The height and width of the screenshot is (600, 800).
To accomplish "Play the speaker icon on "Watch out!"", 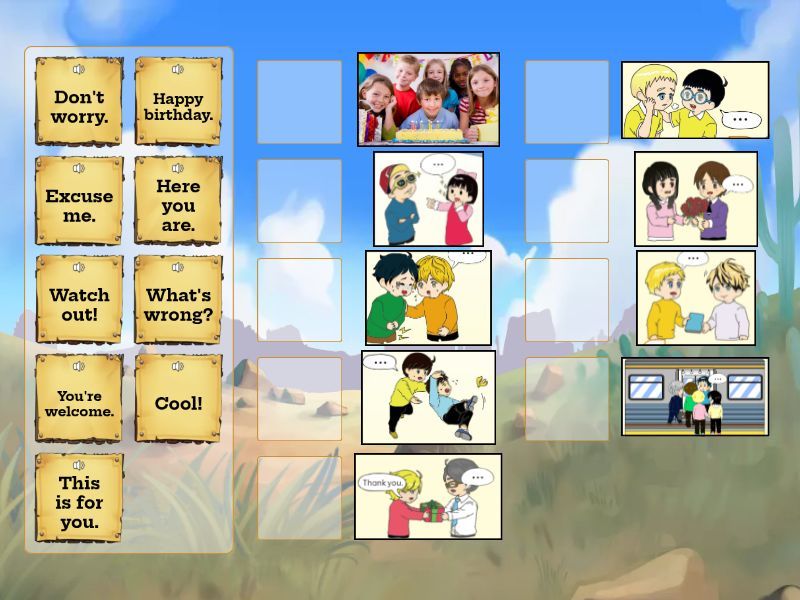I will coord(79,267).
